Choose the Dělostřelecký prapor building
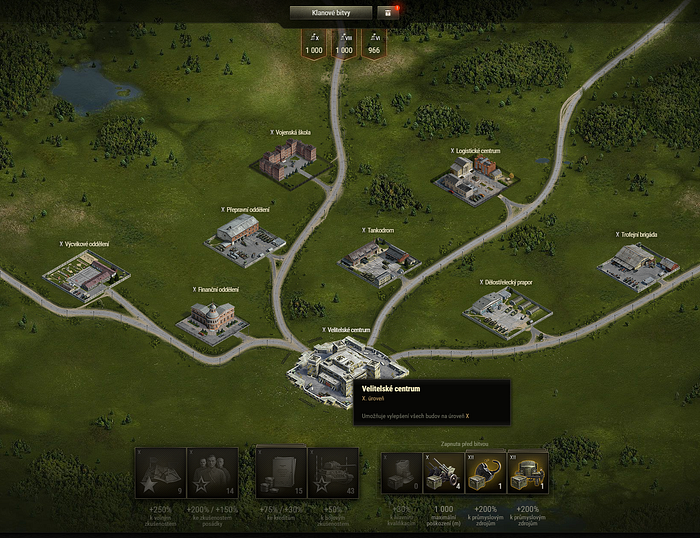Viewport: 700px width, 538px height. 507,312
